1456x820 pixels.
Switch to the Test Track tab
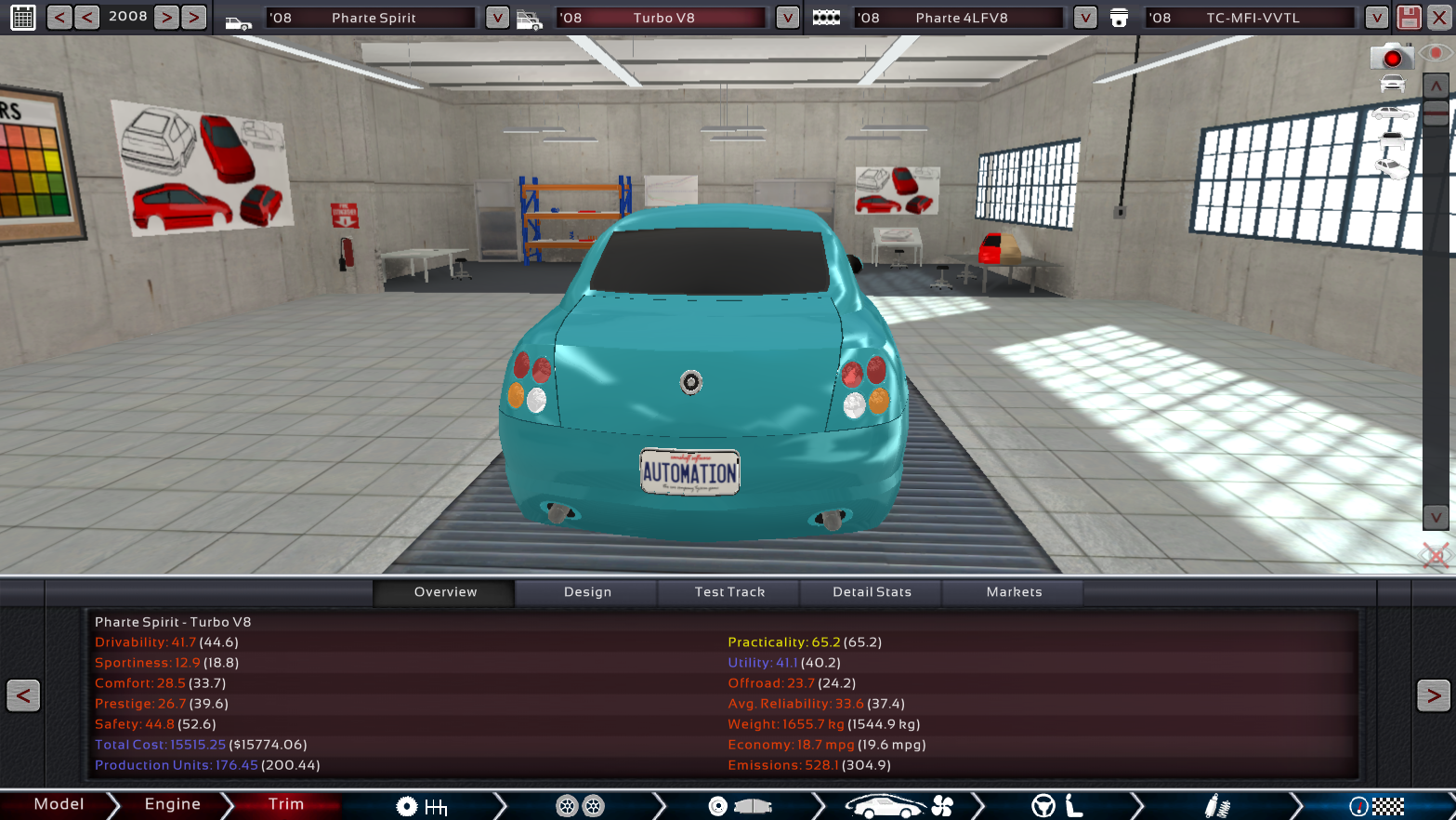[x=728, y=592]
